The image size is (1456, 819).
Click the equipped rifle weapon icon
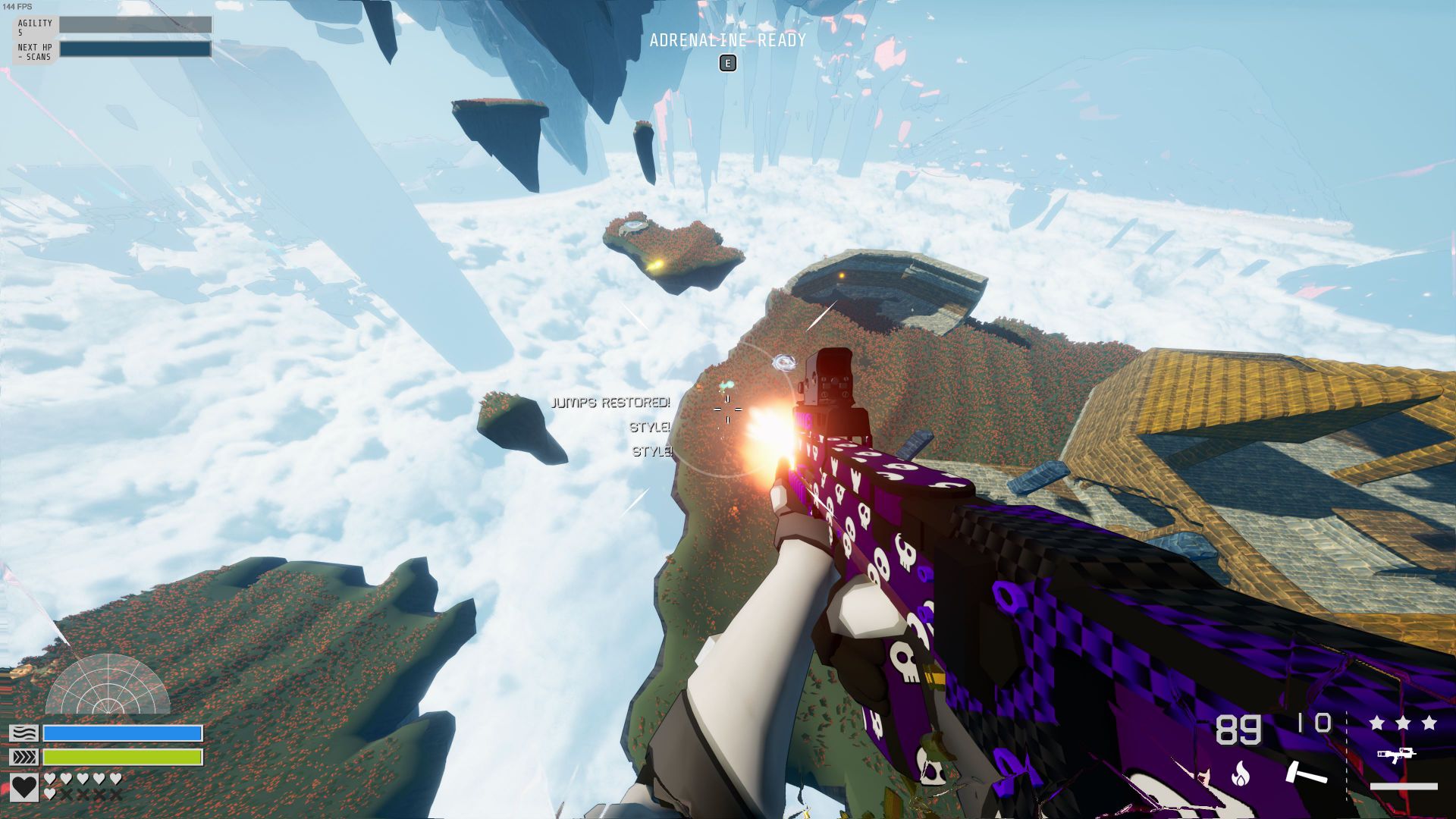point(1396,755)
